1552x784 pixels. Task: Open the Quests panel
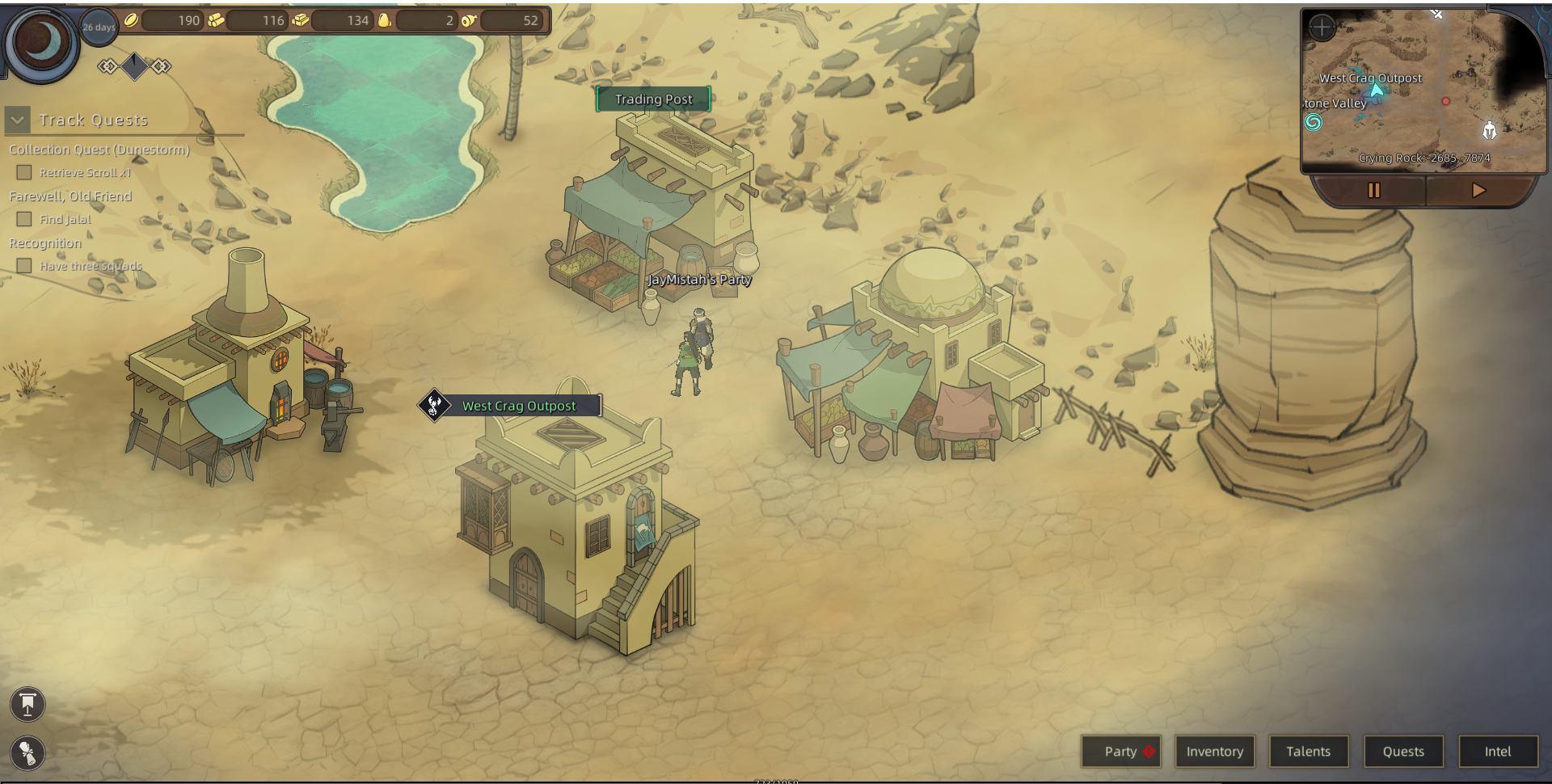pyautogui.click(x=1402, y=752)
